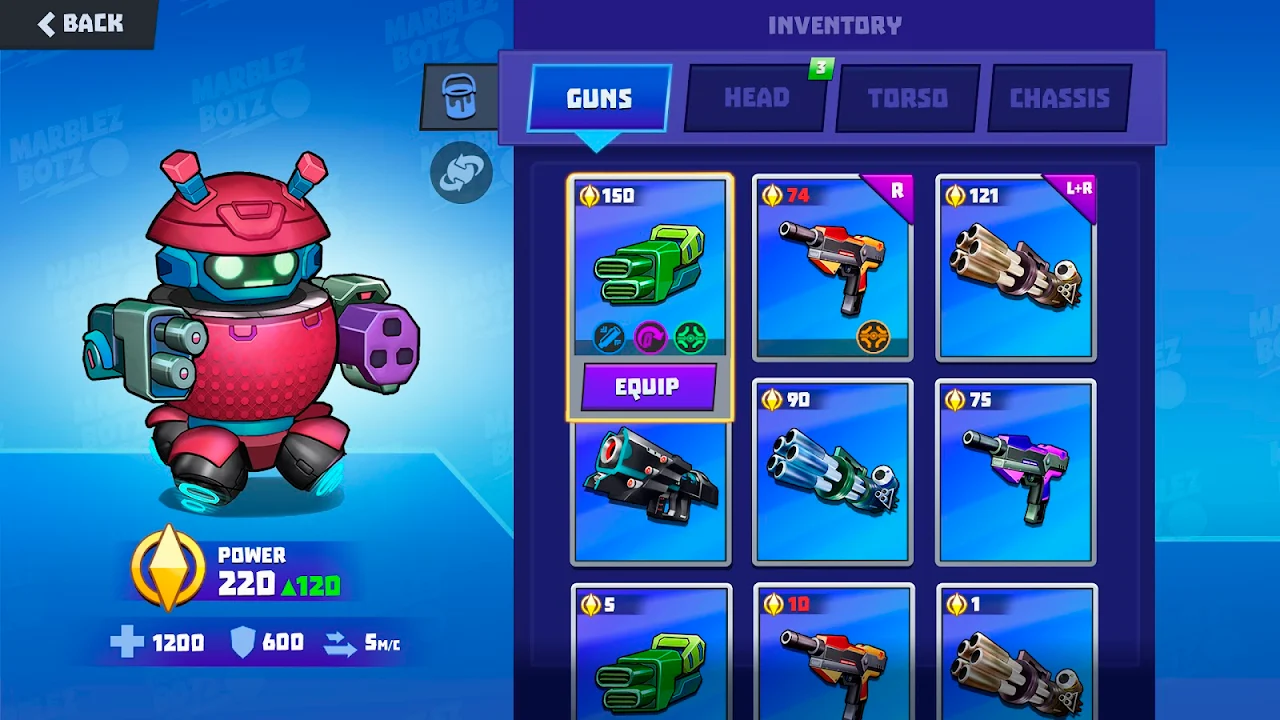Open the Chassis tab
This screenshot has width=1280, height=720.
click(1060, 98)
